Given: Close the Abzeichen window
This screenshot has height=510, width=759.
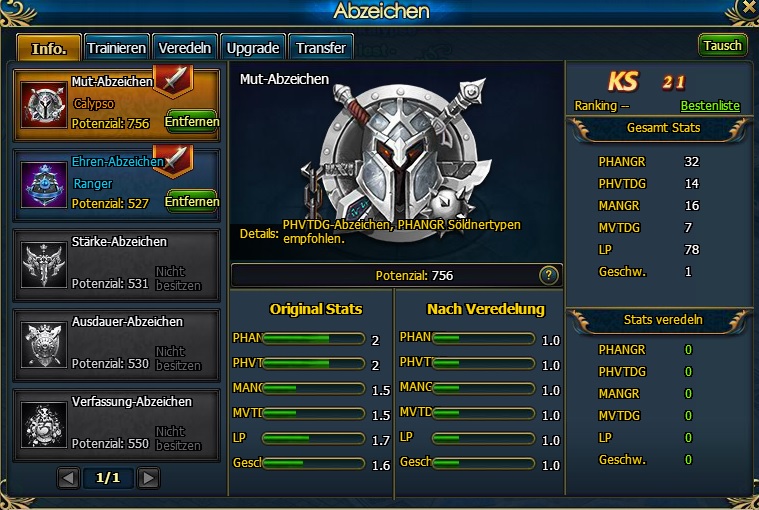Looking at the screenshot, I should point(746,10).
